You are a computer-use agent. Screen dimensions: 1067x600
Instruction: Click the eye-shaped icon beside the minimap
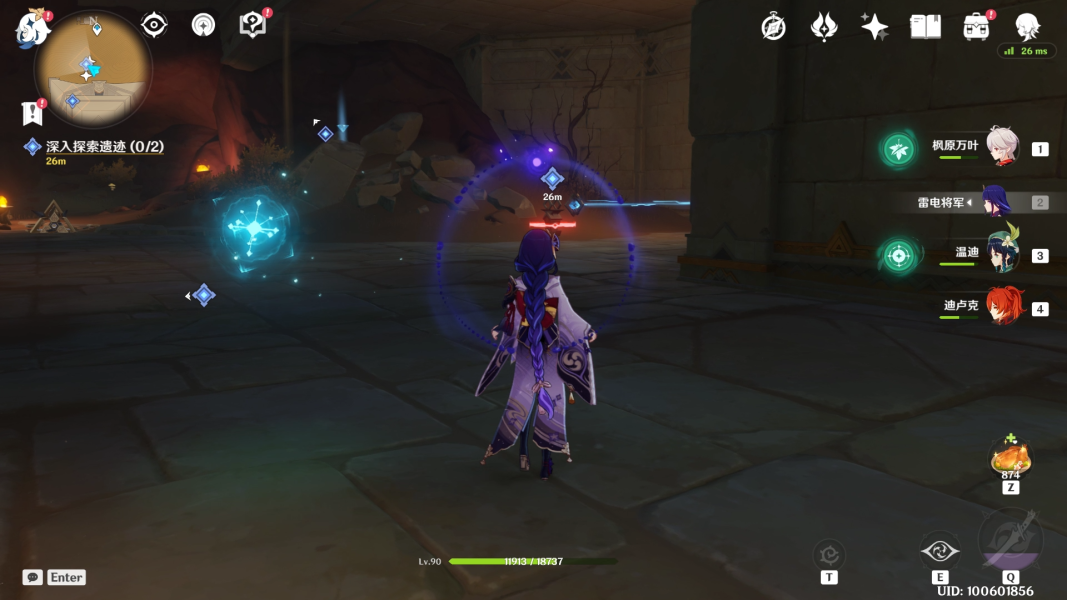point(154,25)
